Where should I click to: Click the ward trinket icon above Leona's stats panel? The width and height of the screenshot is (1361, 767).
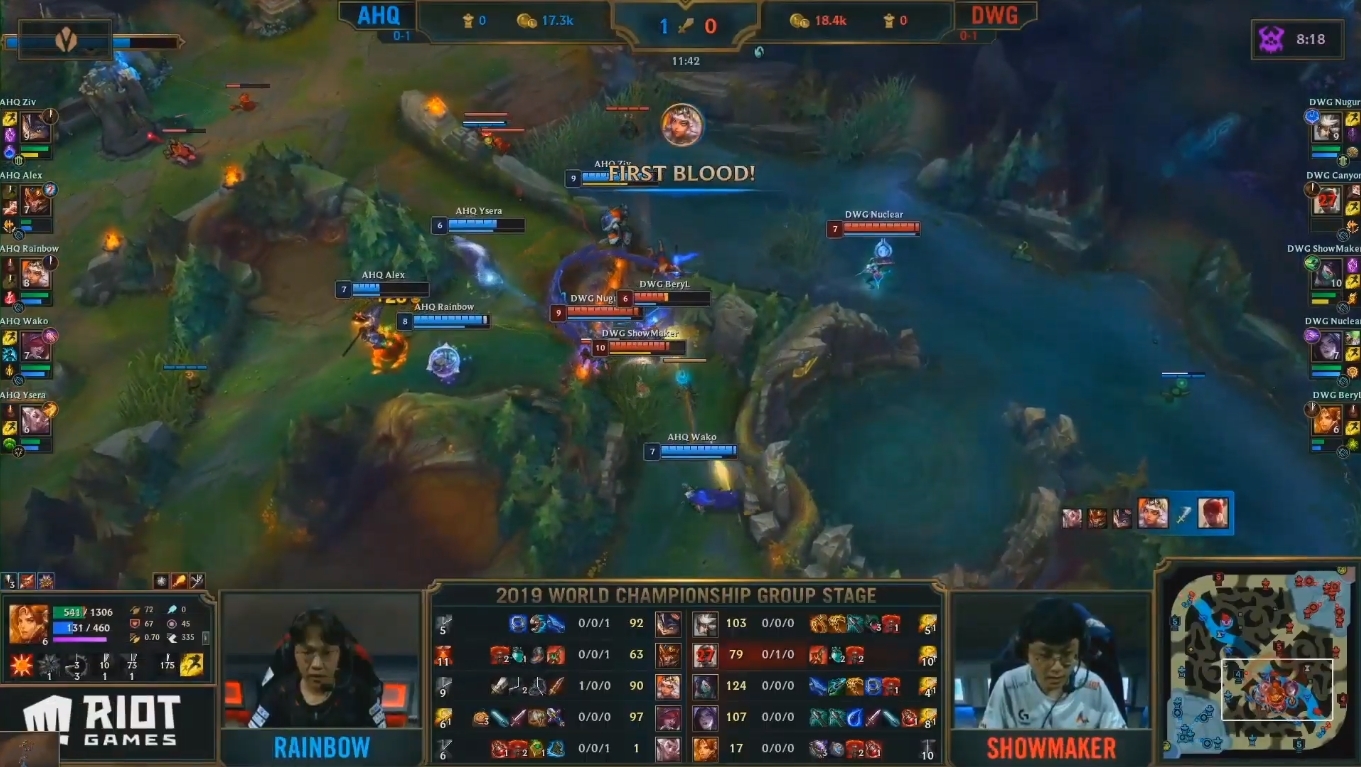coord(9,580)
